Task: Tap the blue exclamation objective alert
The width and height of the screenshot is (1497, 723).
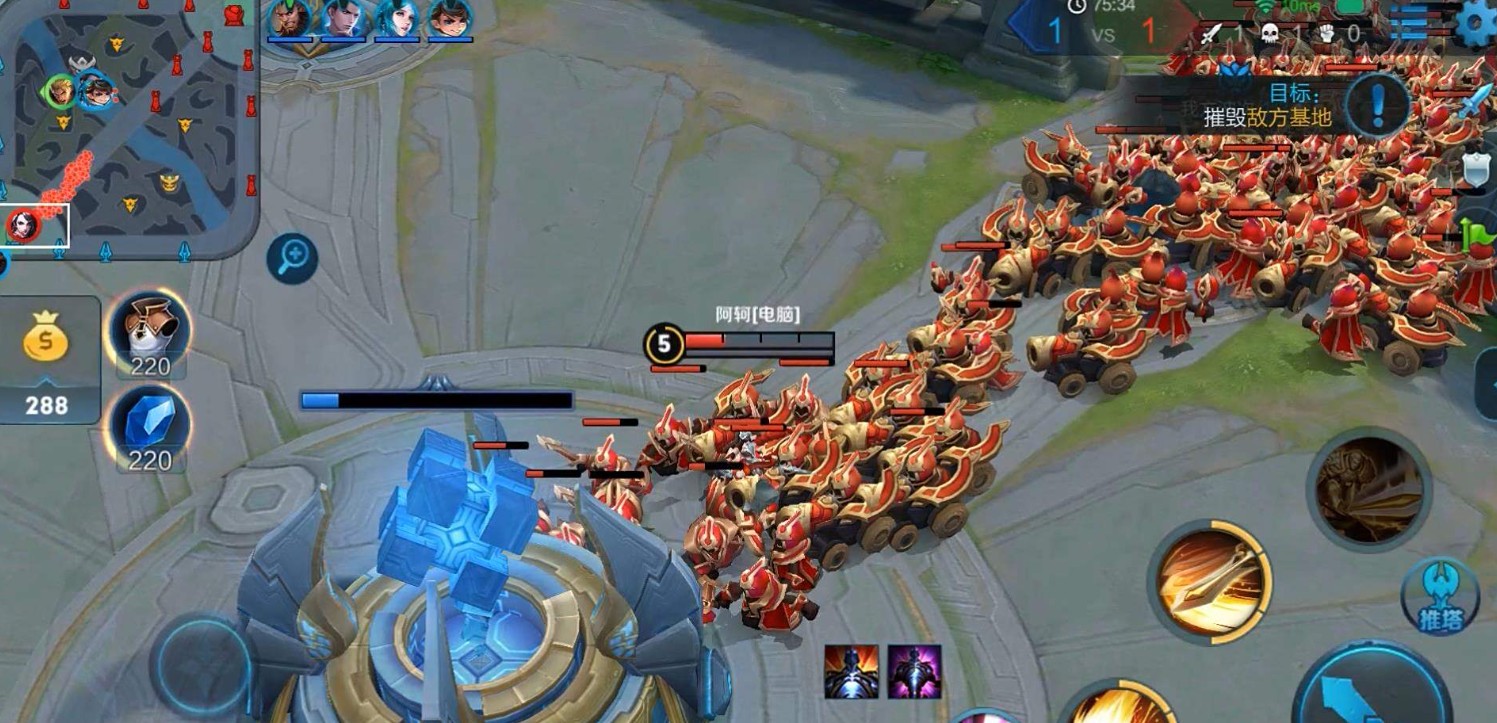Action: pyautogui.click(x=1376, y=103)
